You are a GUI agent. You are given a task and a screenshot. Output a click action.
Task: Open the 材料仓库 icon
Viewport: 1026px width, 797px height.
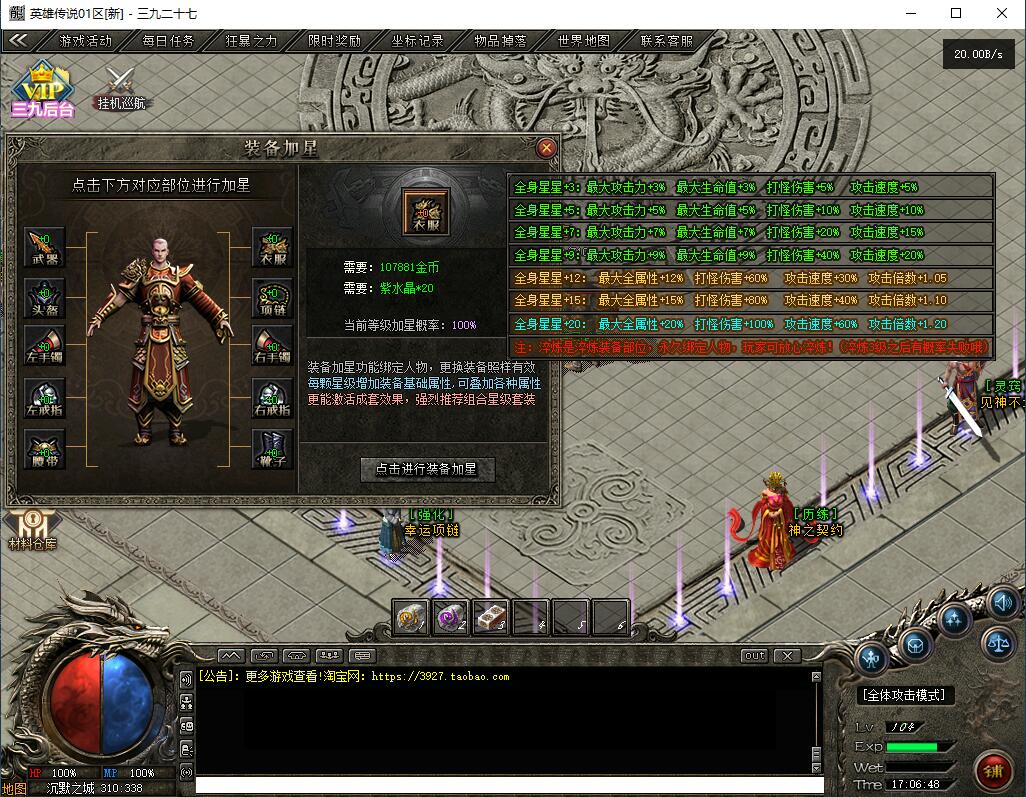[31, 530]
